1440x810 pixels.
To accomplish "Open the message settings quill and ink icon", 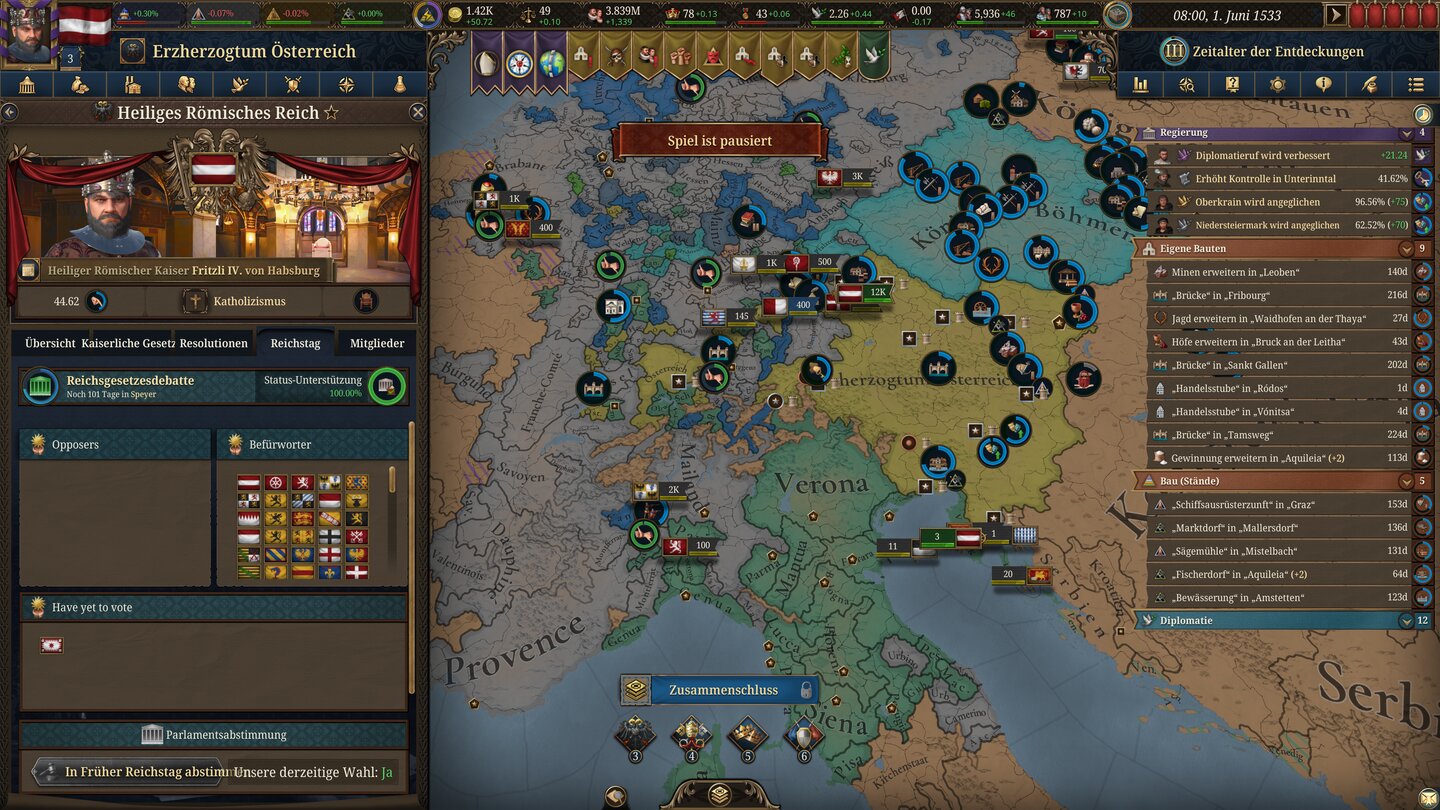I will click(1369, 84).
